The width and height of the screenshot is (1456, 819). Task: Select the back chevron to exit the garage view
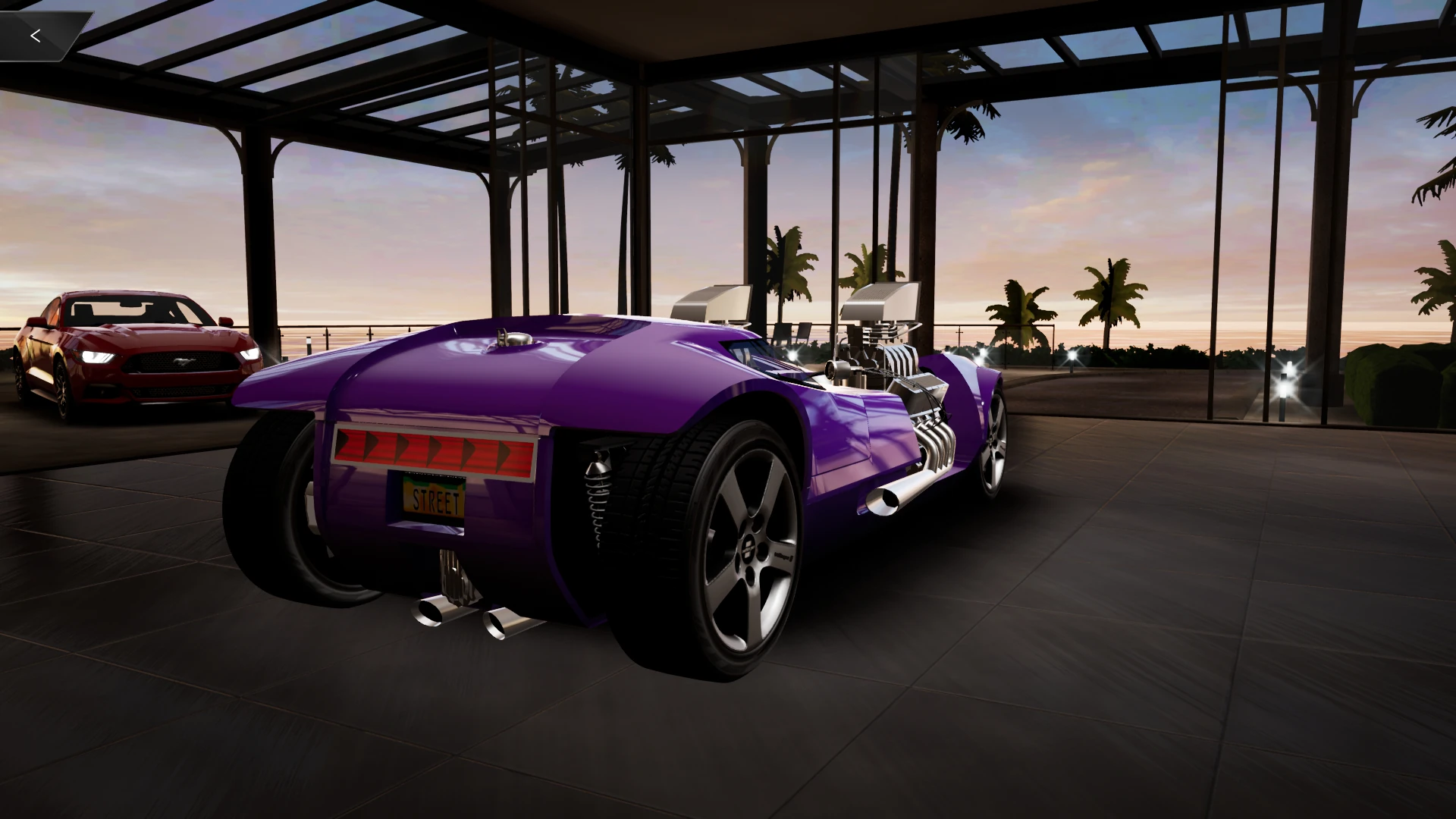(x=35, y=35)
